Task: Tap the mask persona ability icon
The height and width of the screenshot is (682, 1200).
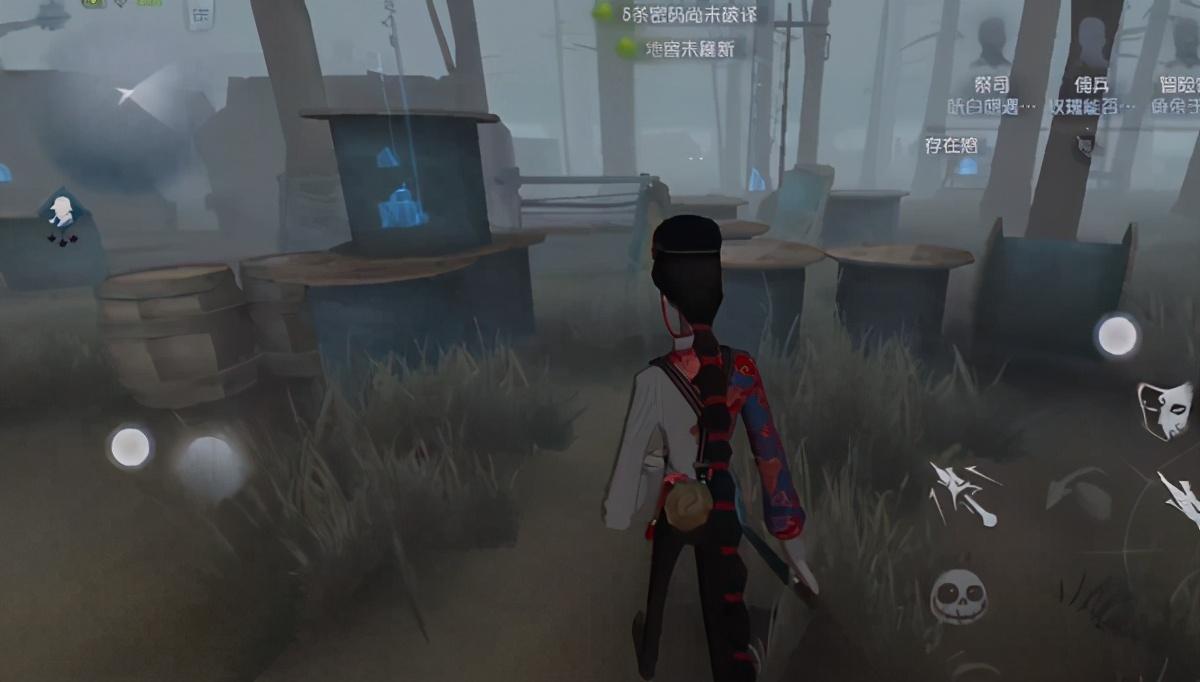Action: point(1165,408)
